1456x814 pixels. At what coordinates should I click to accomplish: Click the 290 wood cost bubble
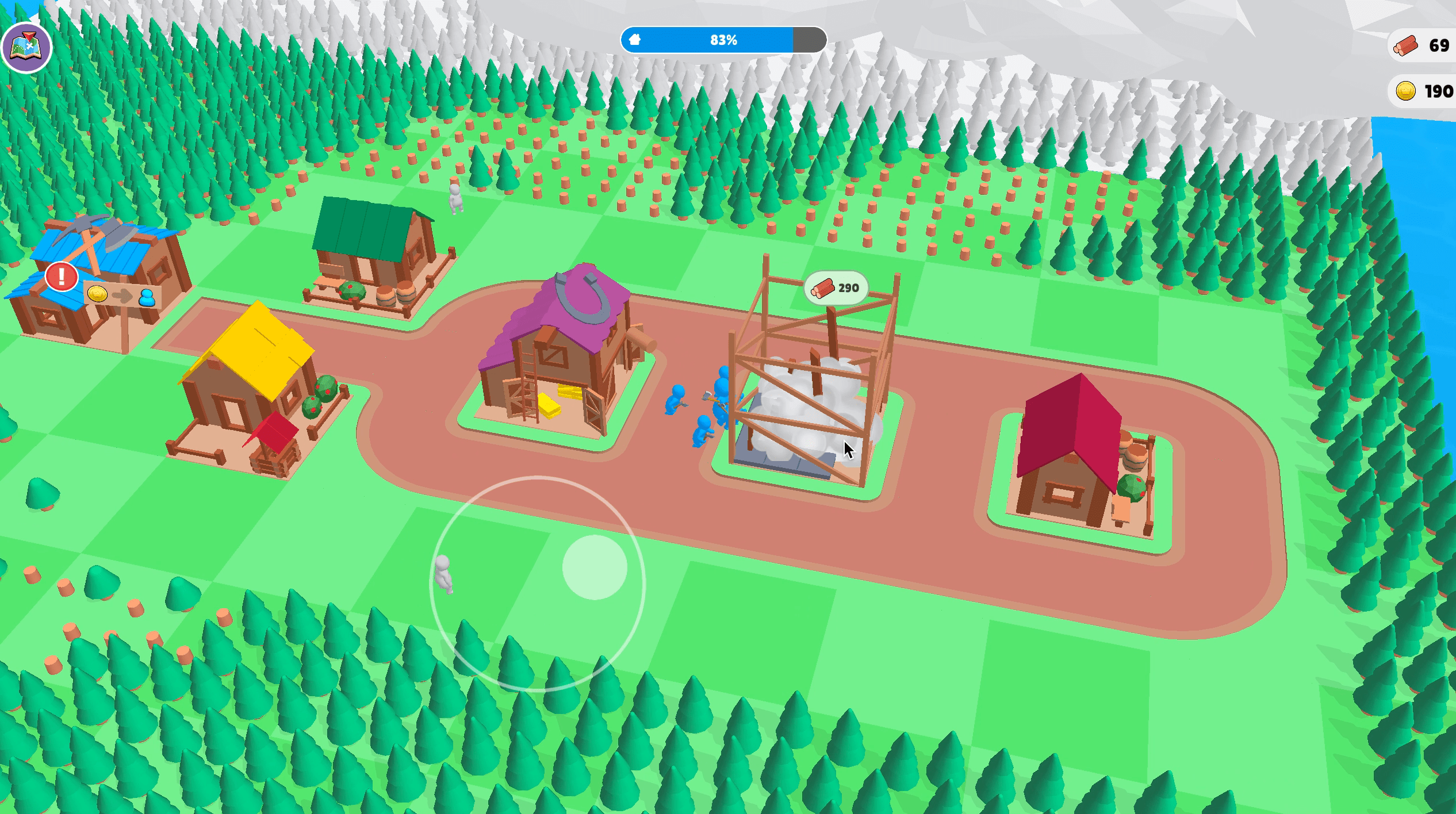tap(836, 288)
